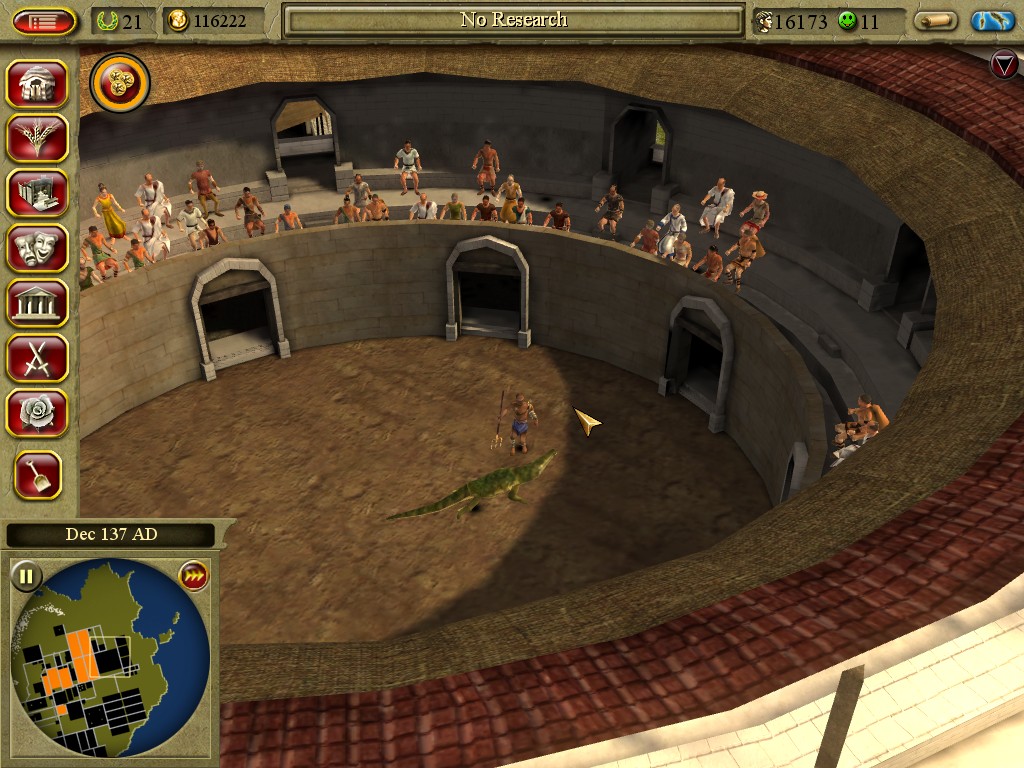The width and height of the screenshot is (1024, 768).
Task: Open the columned civic buildings category
Action: tap(38, 303)
